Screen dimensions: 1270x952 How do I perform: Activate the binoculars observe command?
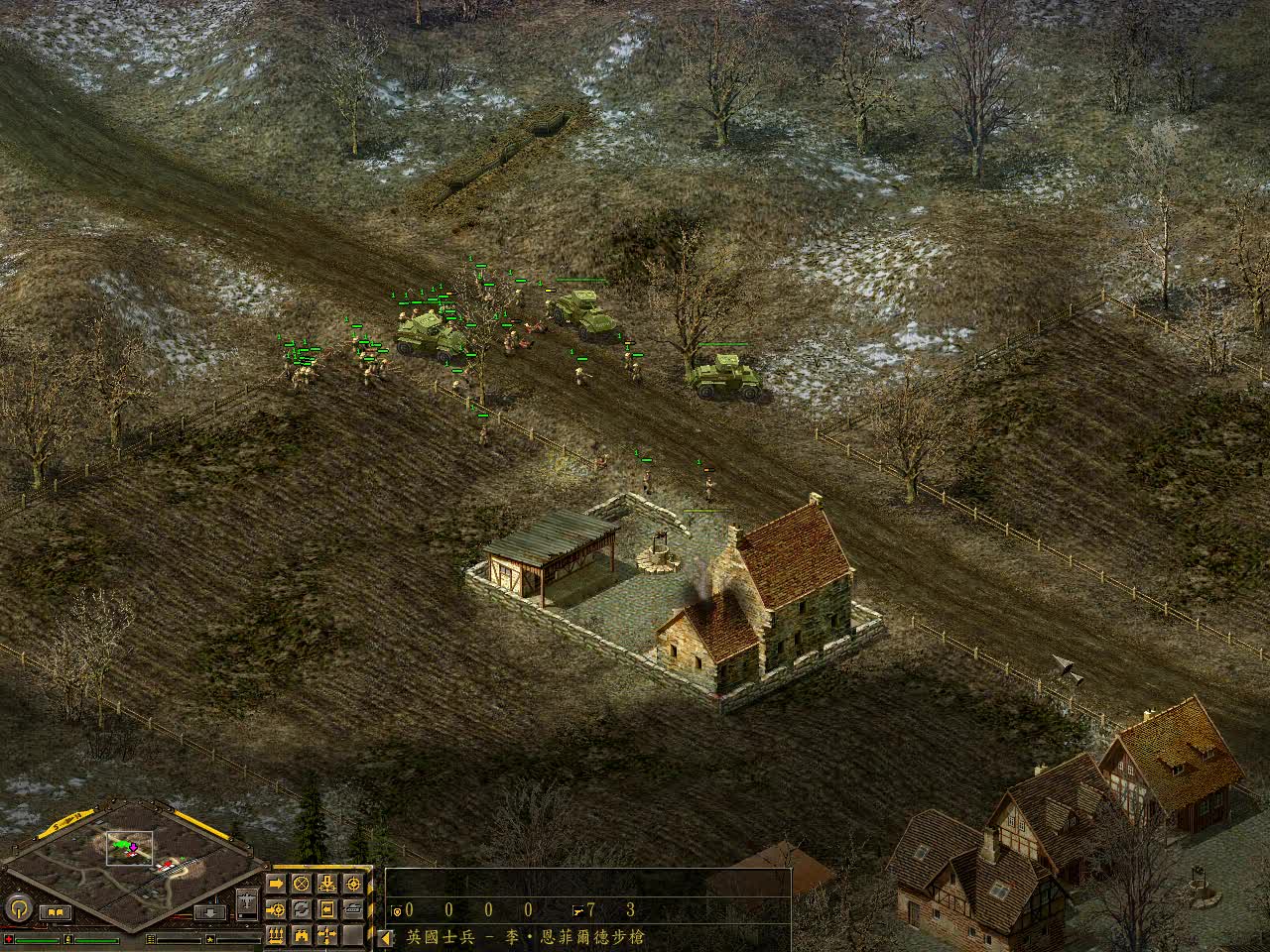302,934
